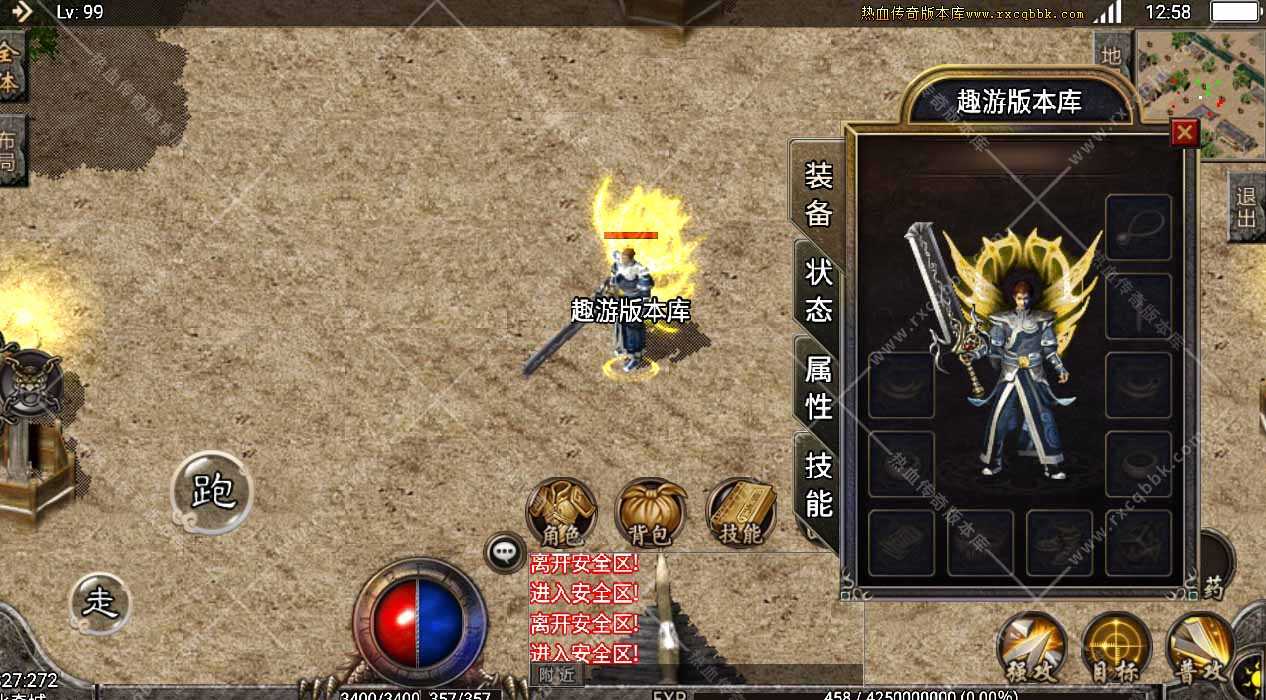
Task: Tap the 目标 target button
Action: (x=1116, y=646)
